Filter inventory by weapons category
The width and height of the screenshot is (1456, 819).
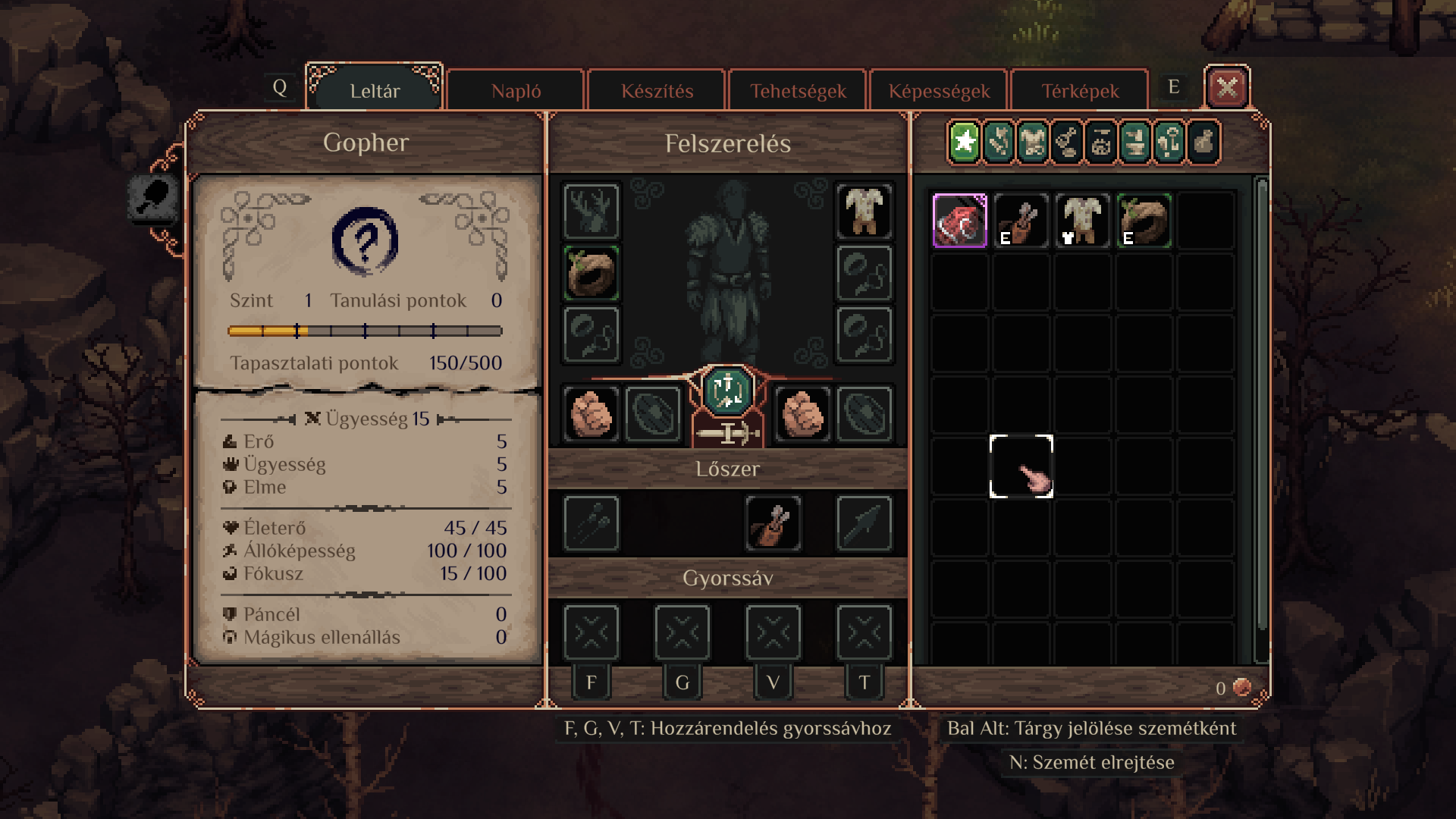pos(999,142)
